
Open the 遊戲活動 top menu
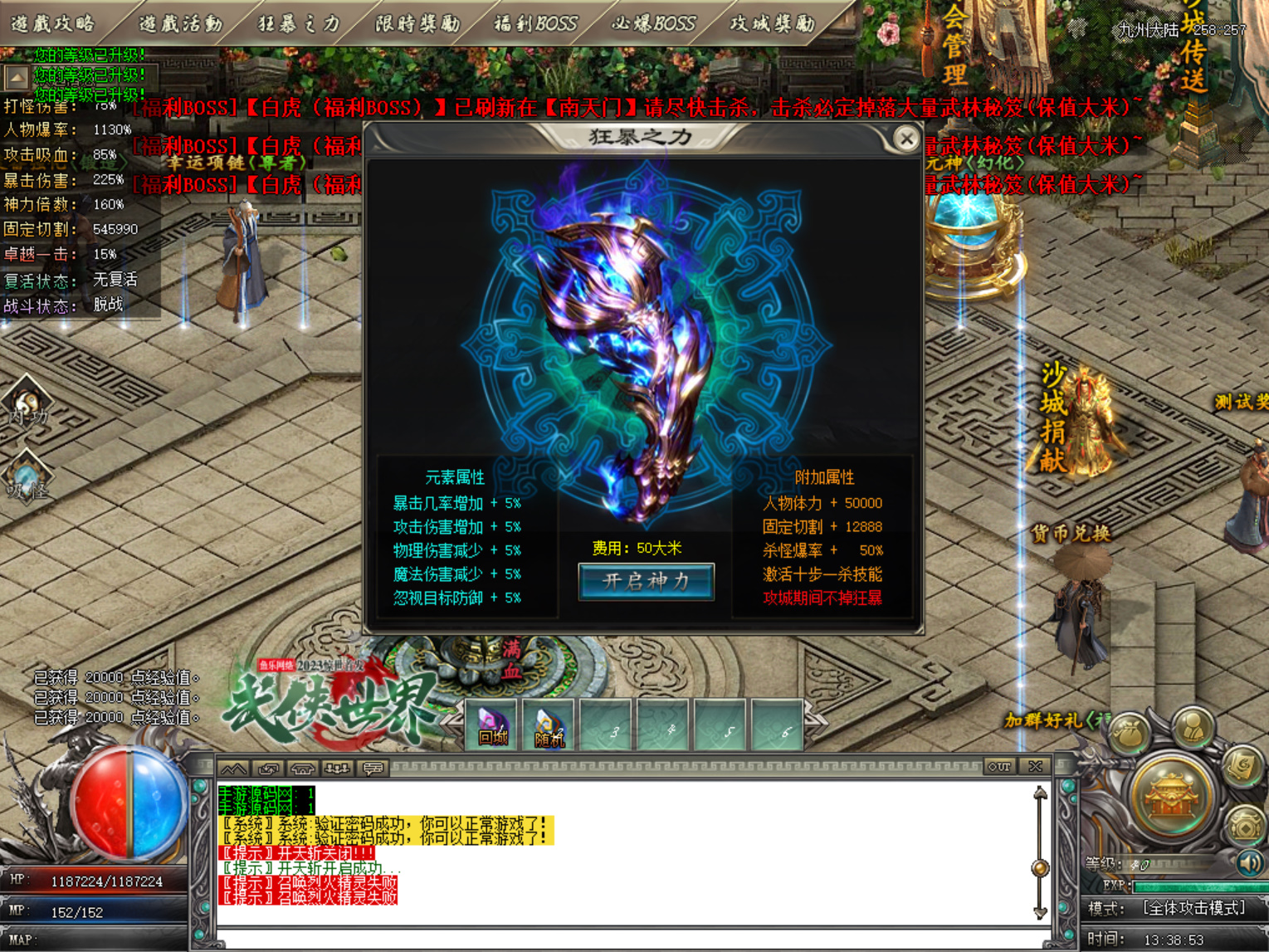[x=180, y=22]
